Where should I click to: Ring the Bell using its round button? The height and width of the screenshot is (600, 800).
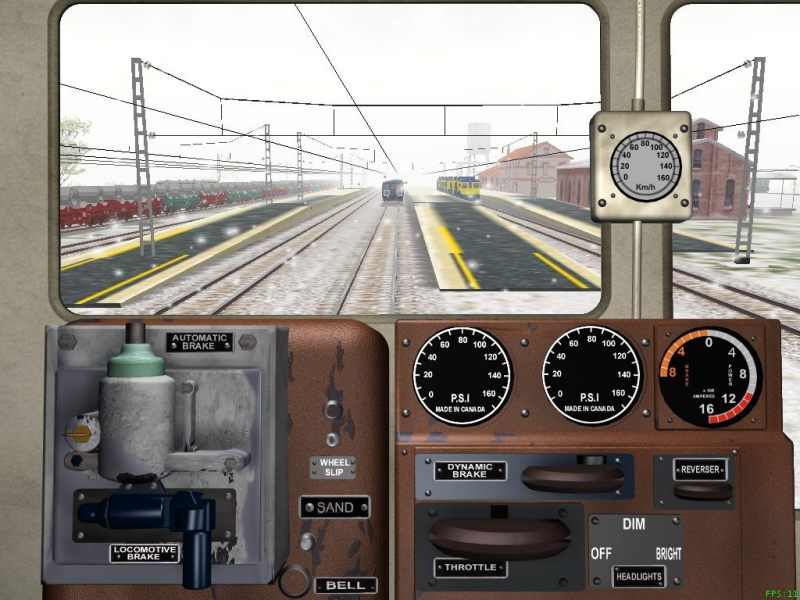coord(295,578)
